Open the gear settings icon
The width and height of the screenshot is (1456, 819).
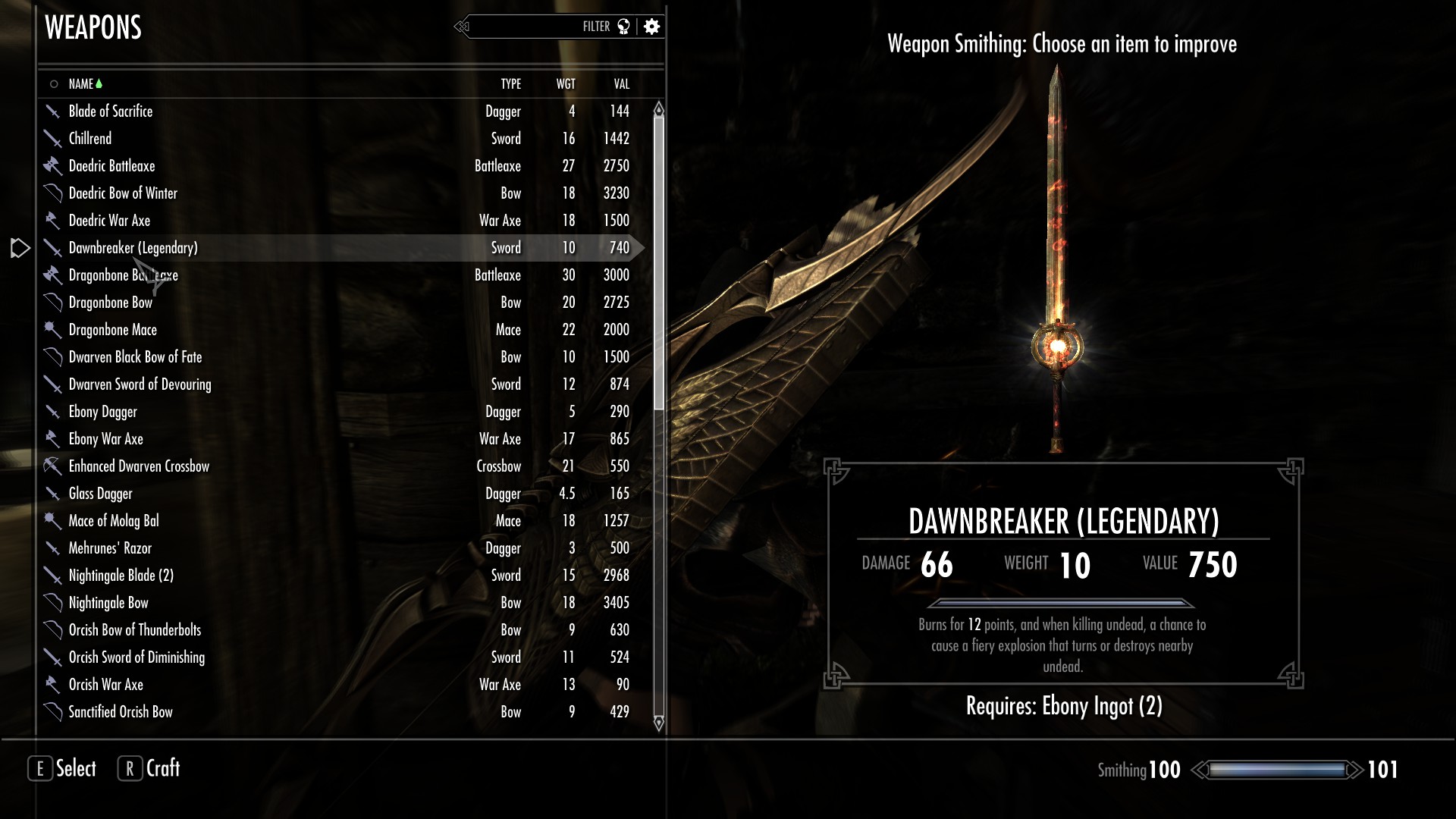click(651, 27)
